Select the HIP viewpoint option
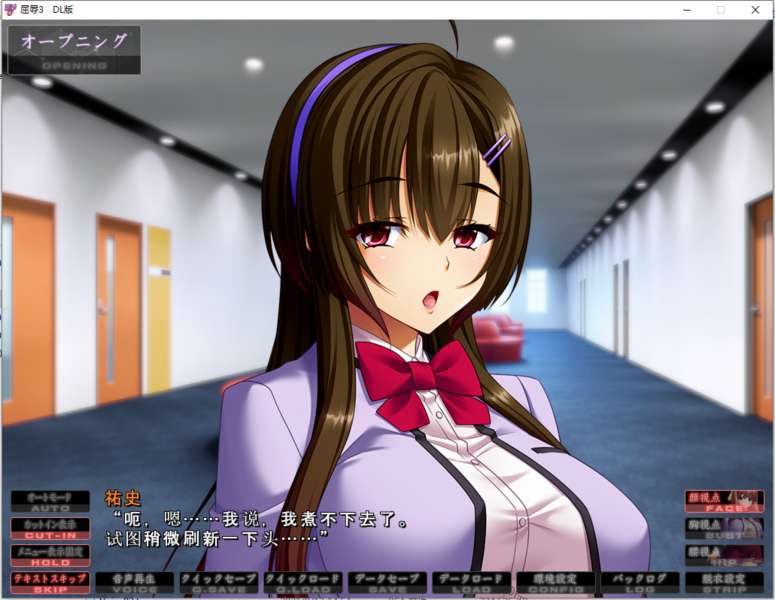The height and width of the screenshot is (600, 775). point(724,555)
